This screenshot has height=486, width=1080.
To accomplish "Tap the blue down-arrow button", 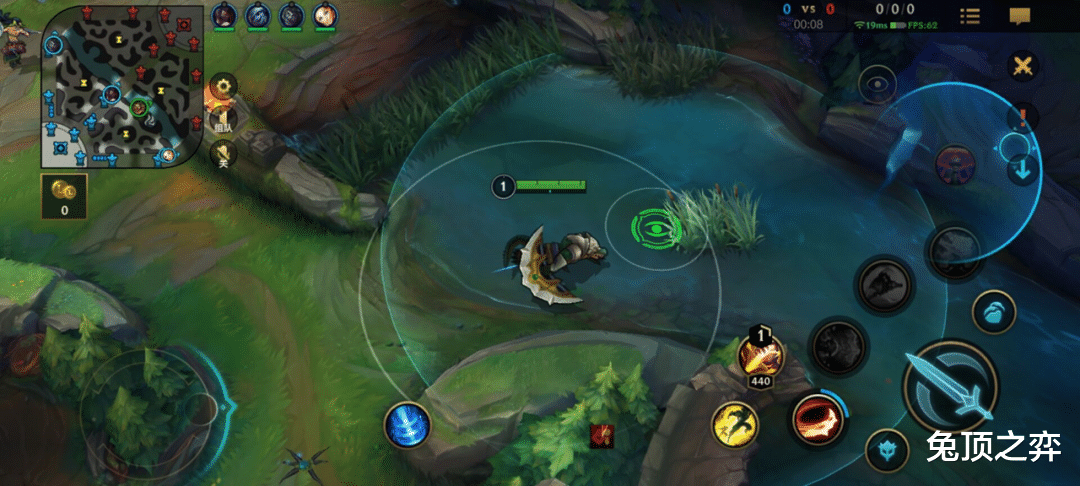I will [x=1022, y=169].
